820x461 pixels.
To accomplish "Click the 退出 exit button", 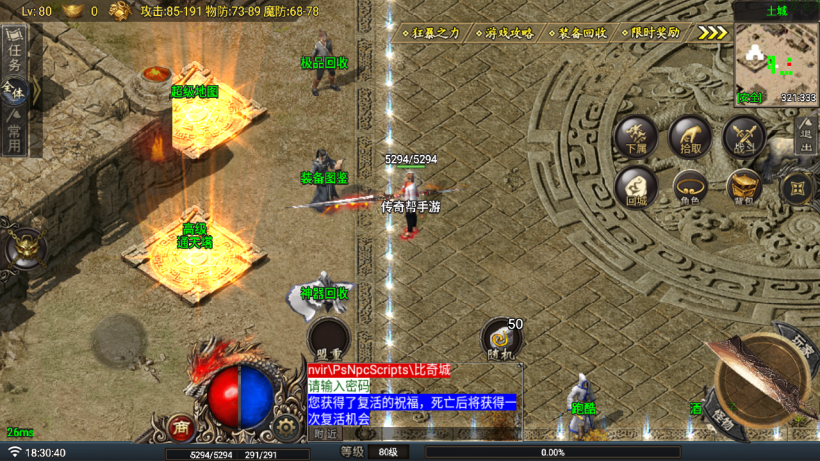I will coord(807,135).
